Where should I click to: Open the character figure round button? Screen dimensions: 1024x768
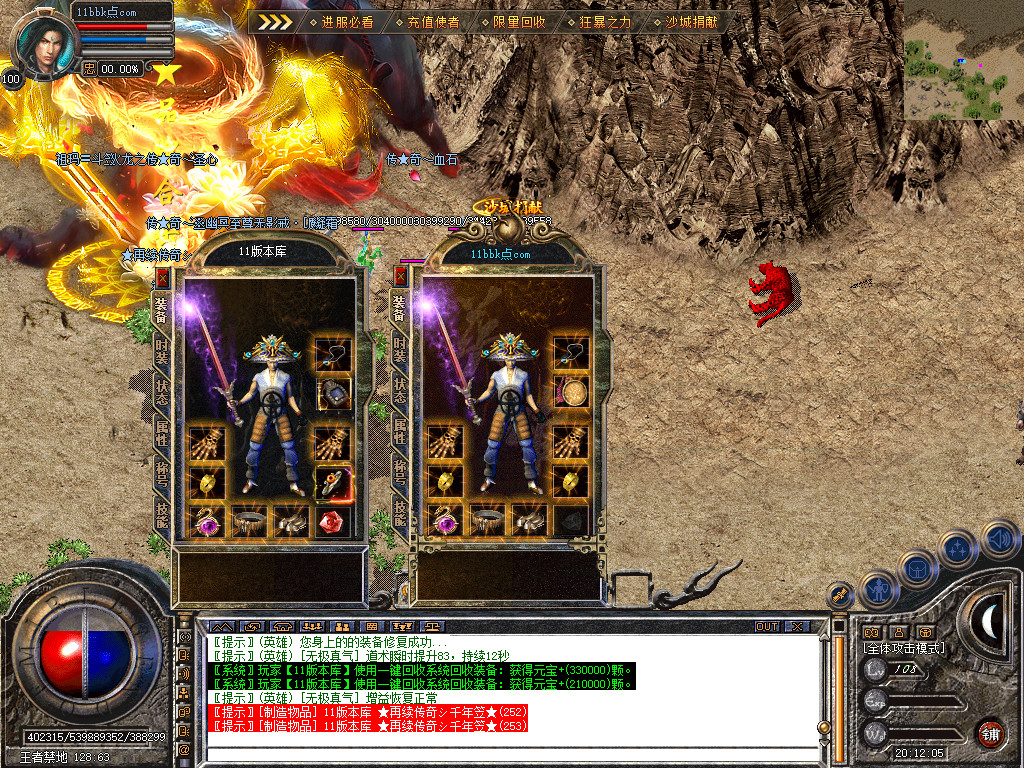(x=877, y=590)
